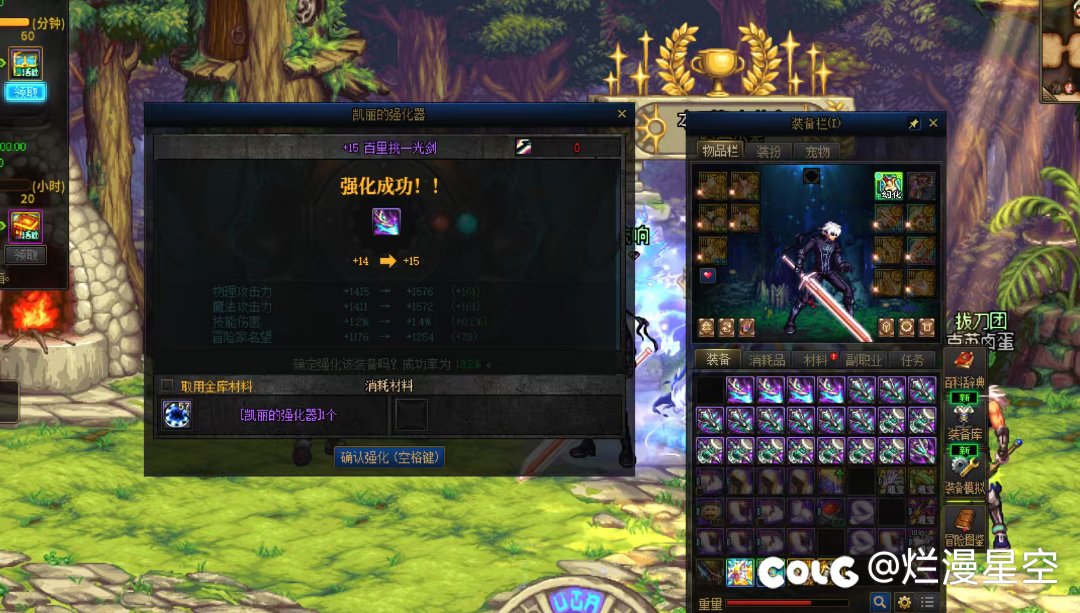The height and width of the screenshot is (613, 1080).
Task: Open the 副职业 inventory tab
Action: [x=862, y=360]
